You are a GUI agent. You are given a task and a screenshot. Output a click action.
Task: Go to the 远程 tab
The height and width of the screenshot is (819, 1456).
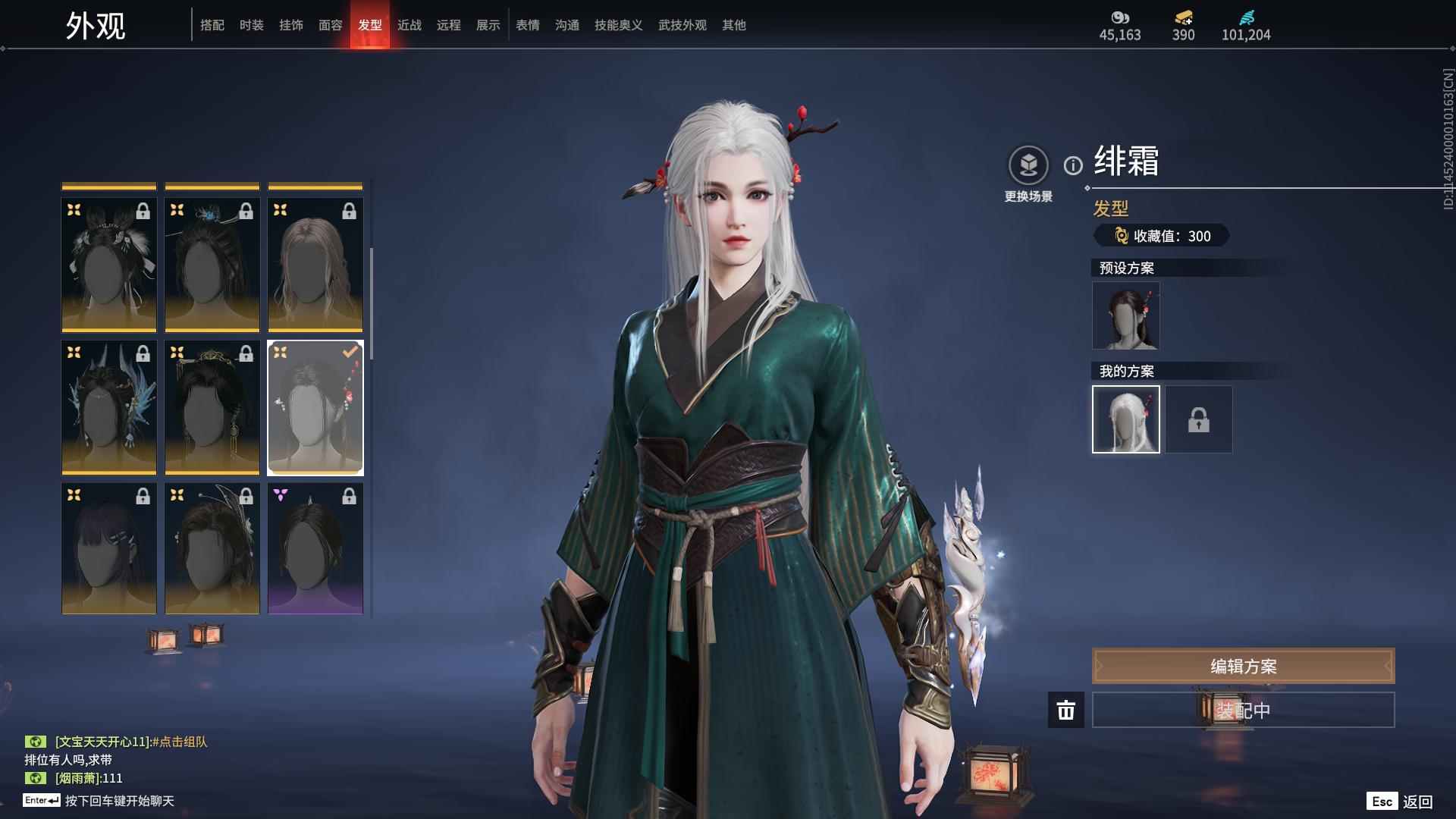[x=449, y=25]
